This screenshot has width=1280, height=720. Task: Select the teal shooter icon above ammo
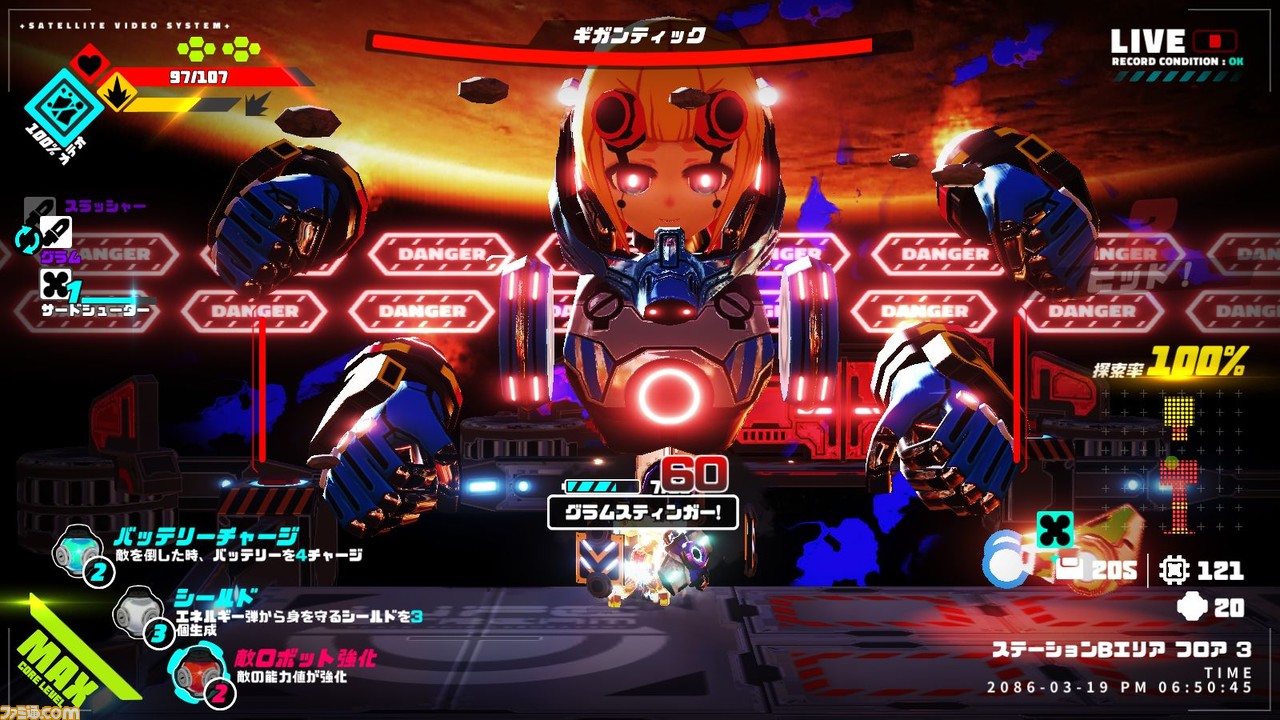(x=1054, y=530)
